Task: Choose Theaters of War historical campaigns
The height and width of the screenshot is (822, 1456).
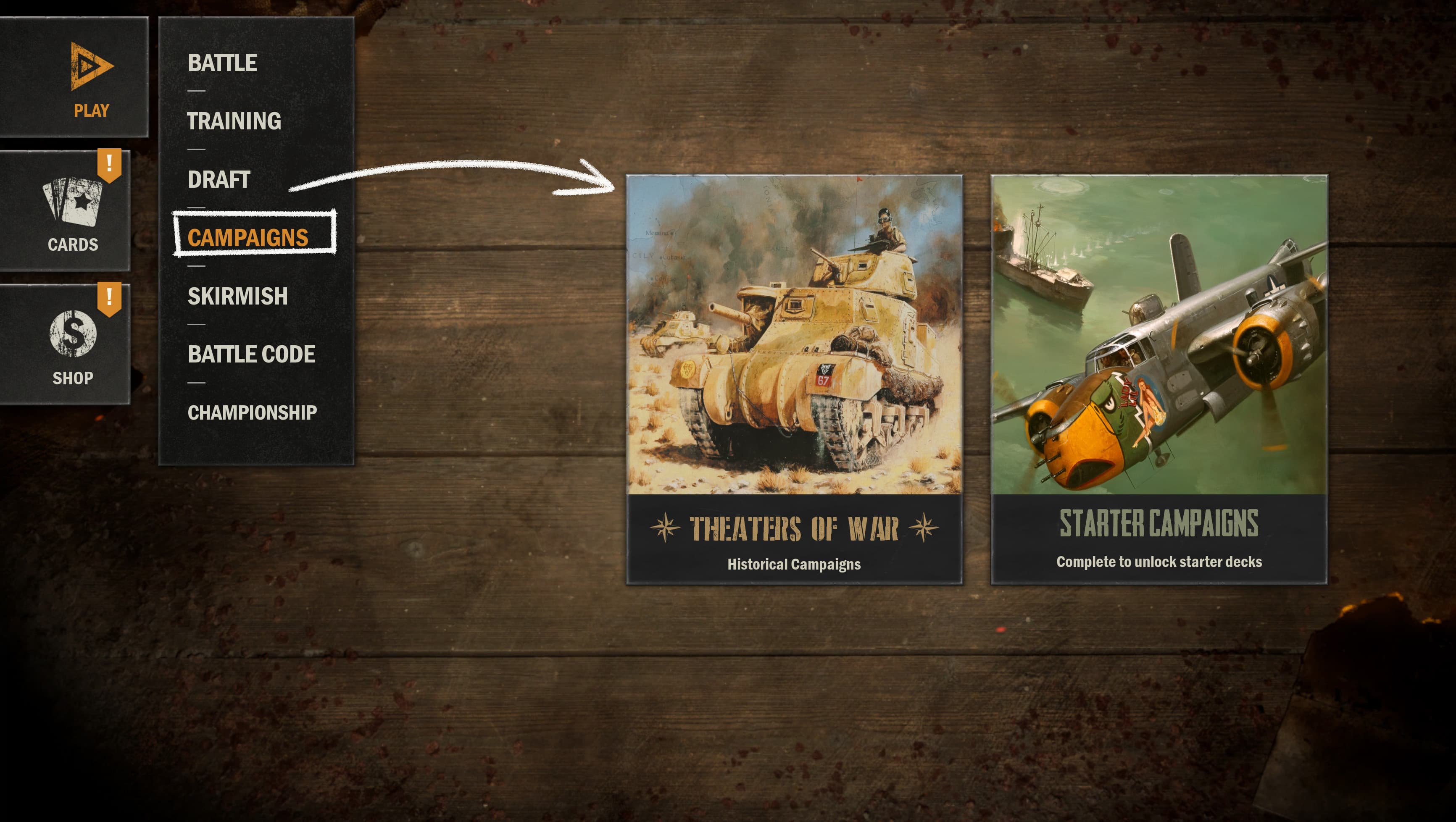Action: 794,378
